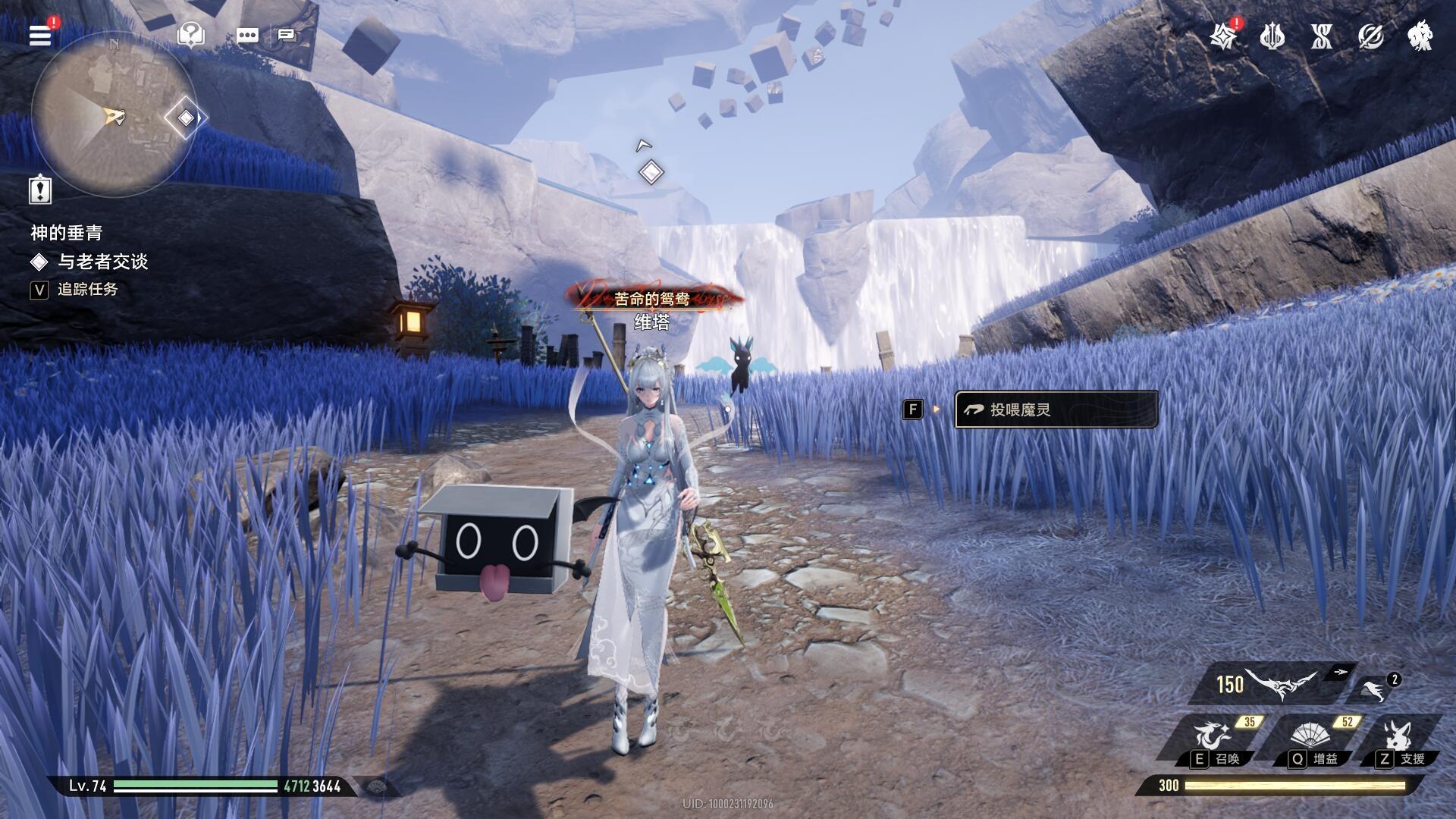Choose the 投喂魔灵 interaction prompt
This screenshot has width=1456, height=819.
tap(1055, 409)
